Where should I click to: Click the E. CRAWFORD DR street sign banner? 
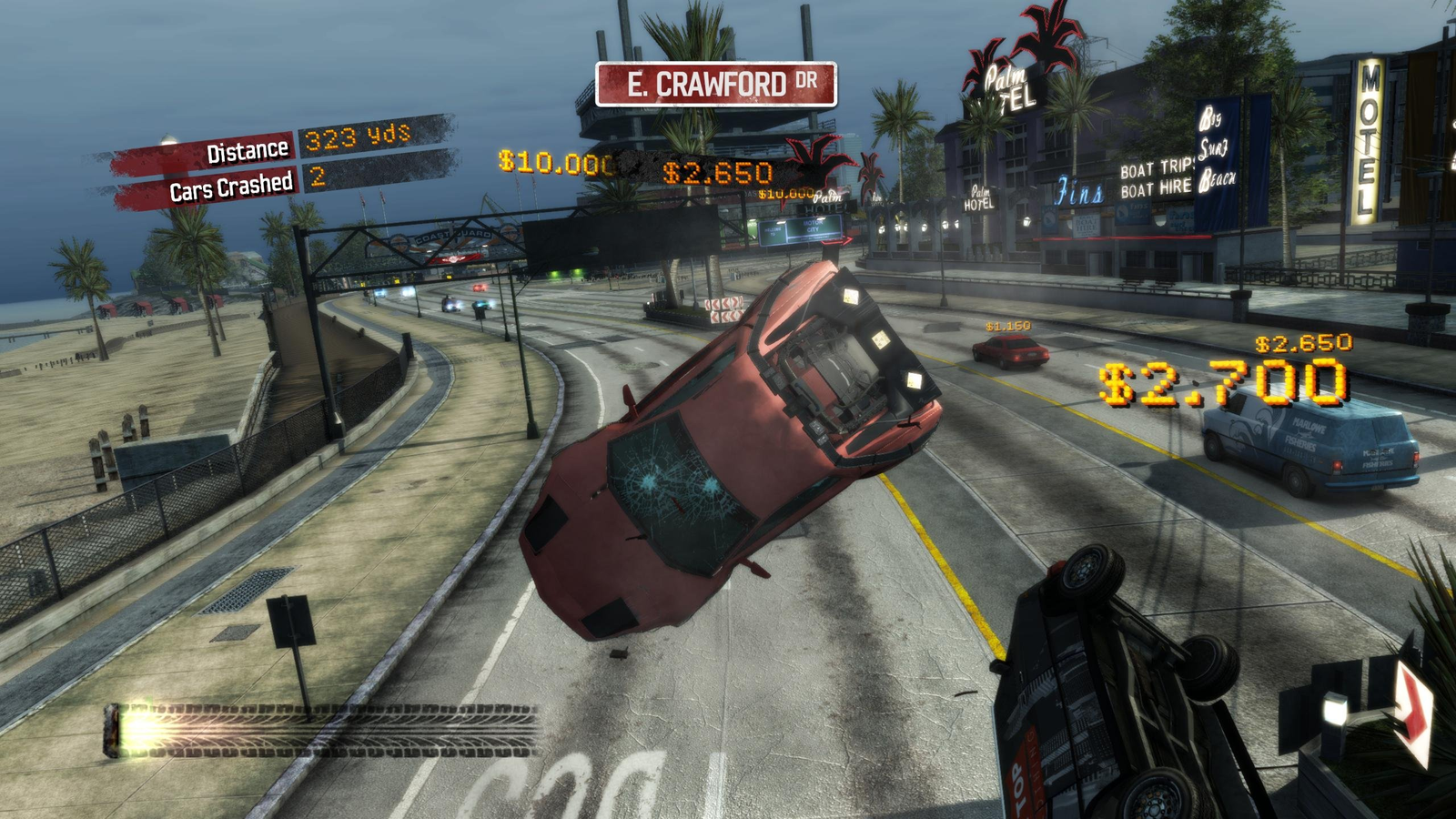(713, 82)
